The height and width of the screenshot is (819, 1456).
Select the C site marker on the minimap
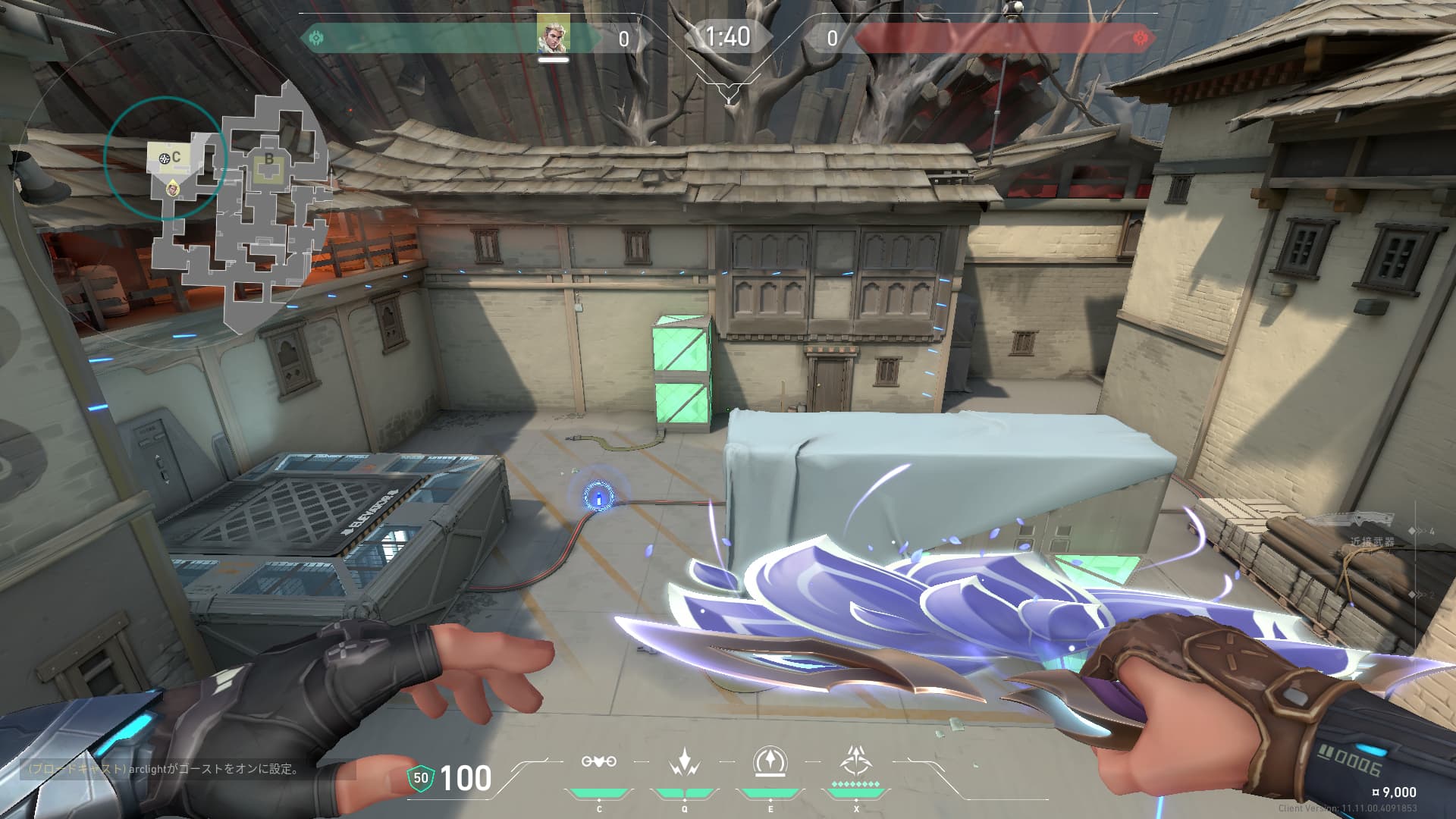coord(176,157)
